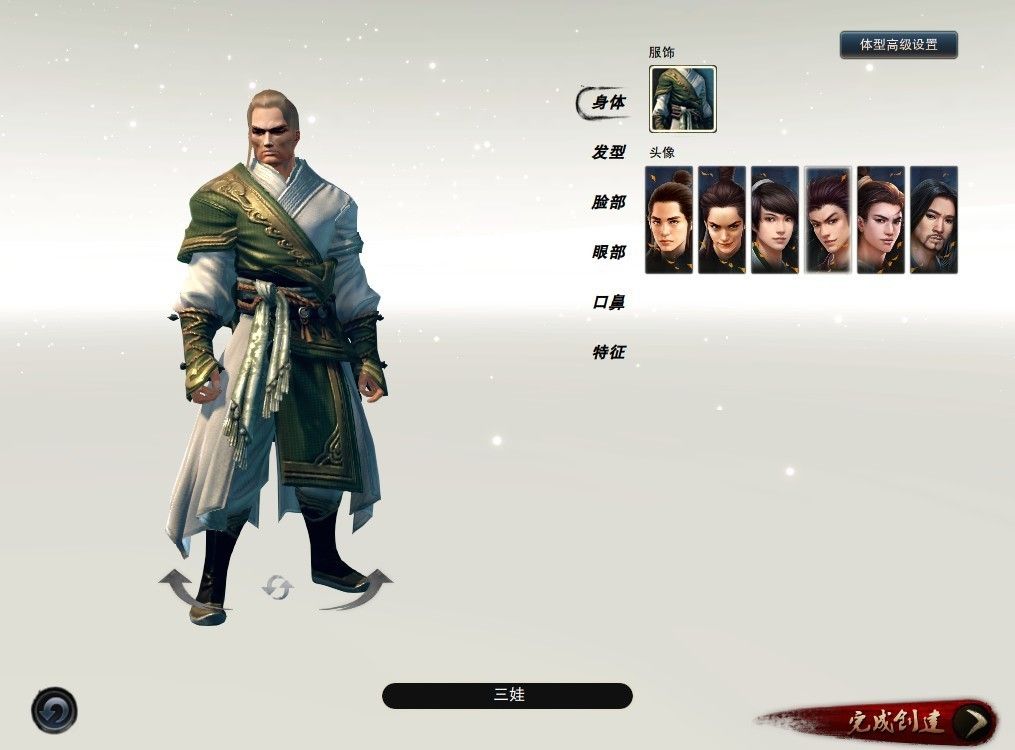The image size is (1015, 750).
Task: Click the character name field 三娃
Action: coord(507,695)
